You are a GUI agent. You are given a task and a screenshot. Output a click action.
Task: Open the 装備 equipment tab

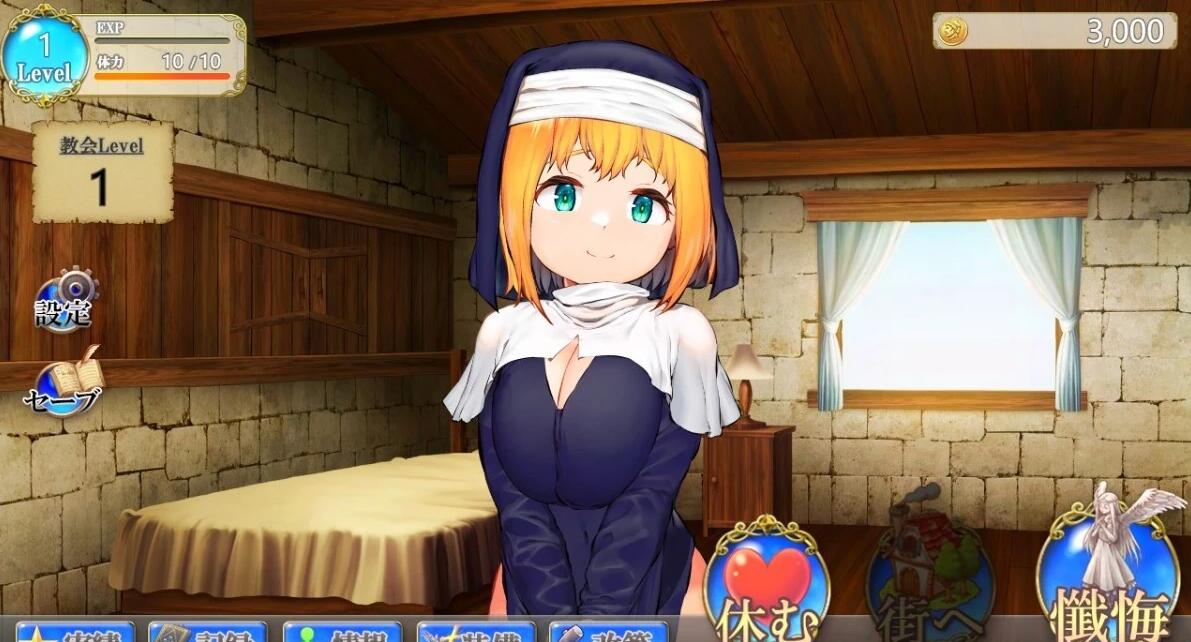coord(476,632)
